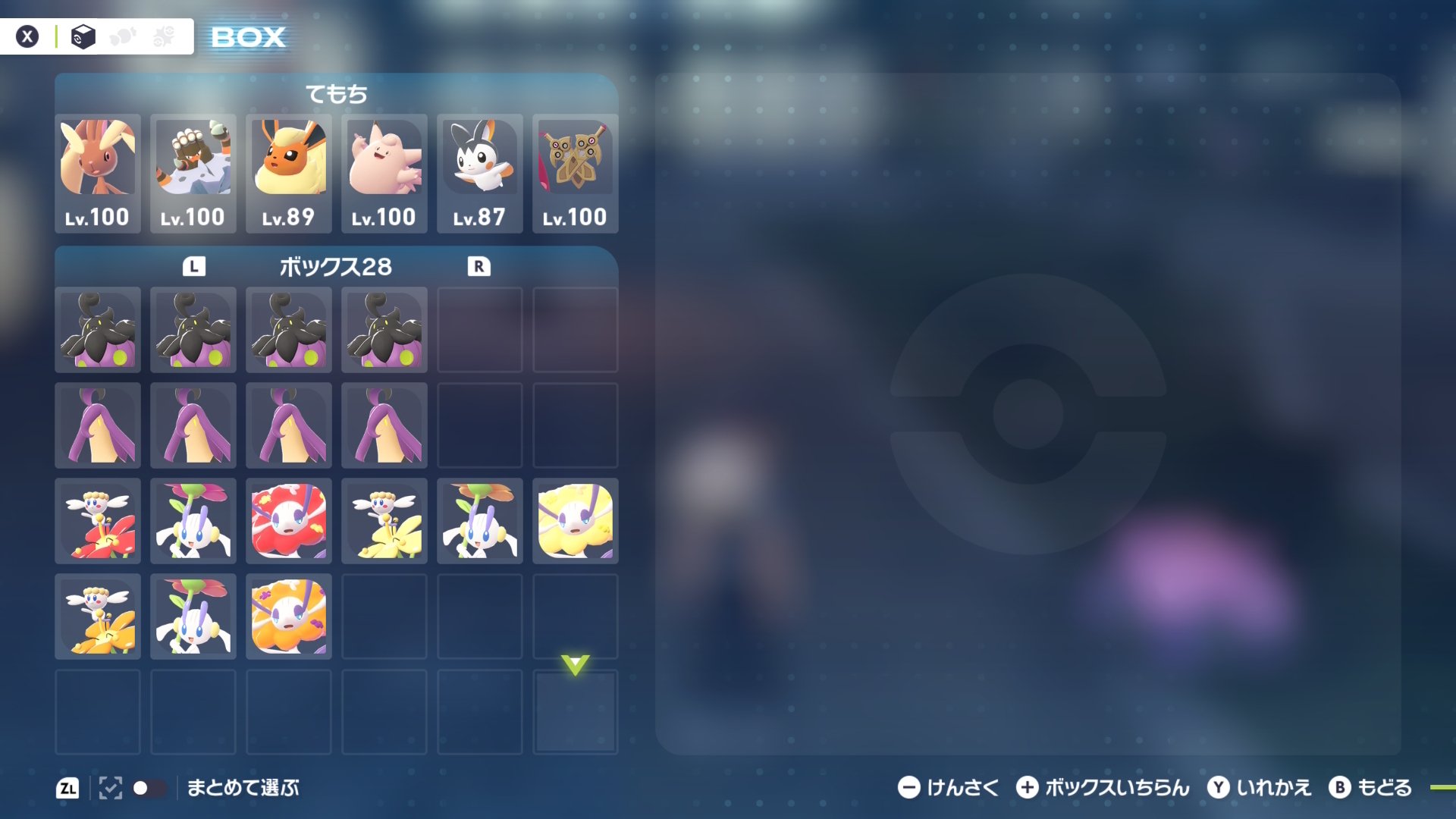This screenshot has height=819, width=1456.
Task: Enable the marquee selection mode toggle
Action: click(111, 788)
